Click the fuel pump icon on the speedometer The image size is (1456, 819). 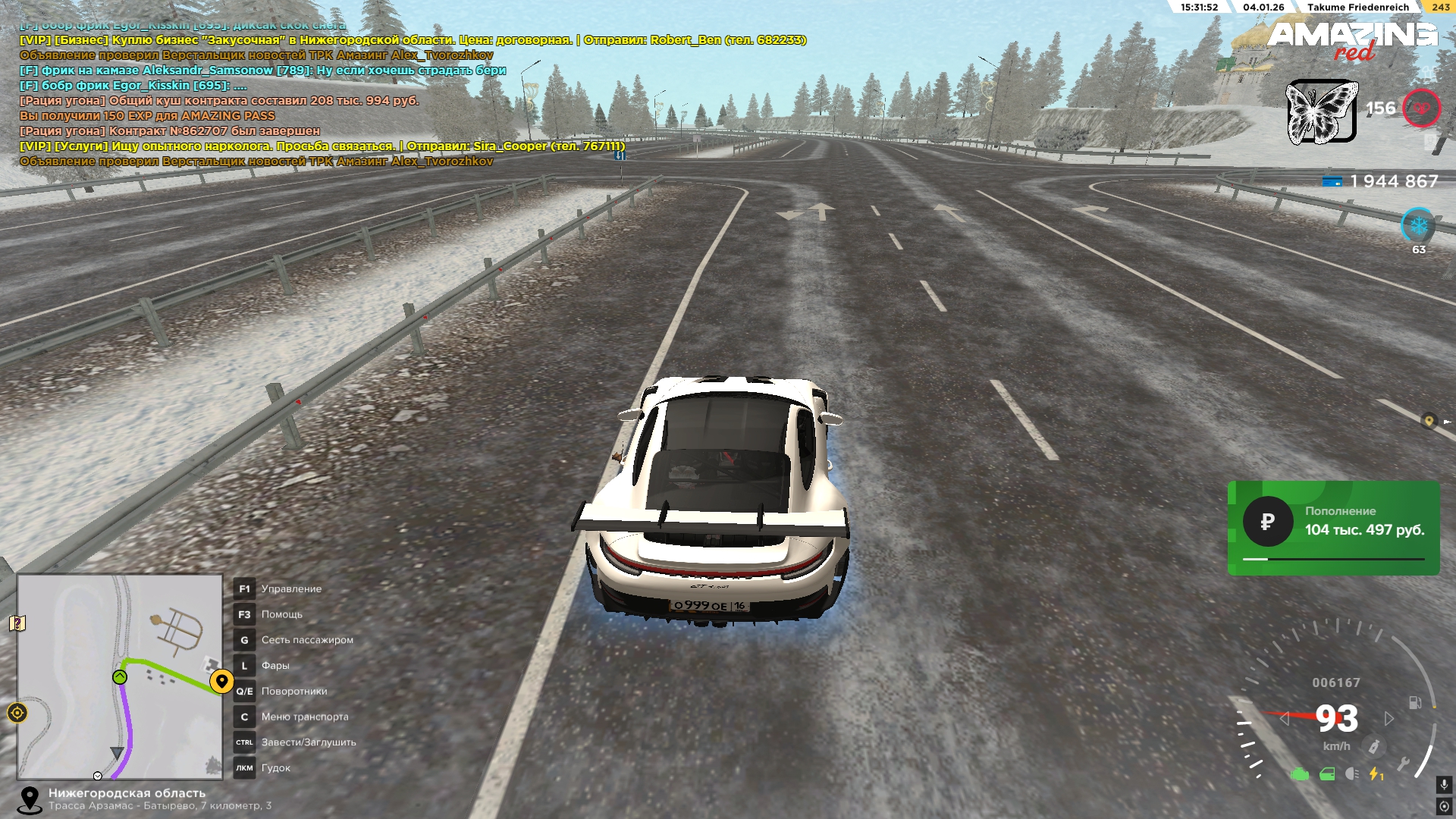click(1415, 703)
